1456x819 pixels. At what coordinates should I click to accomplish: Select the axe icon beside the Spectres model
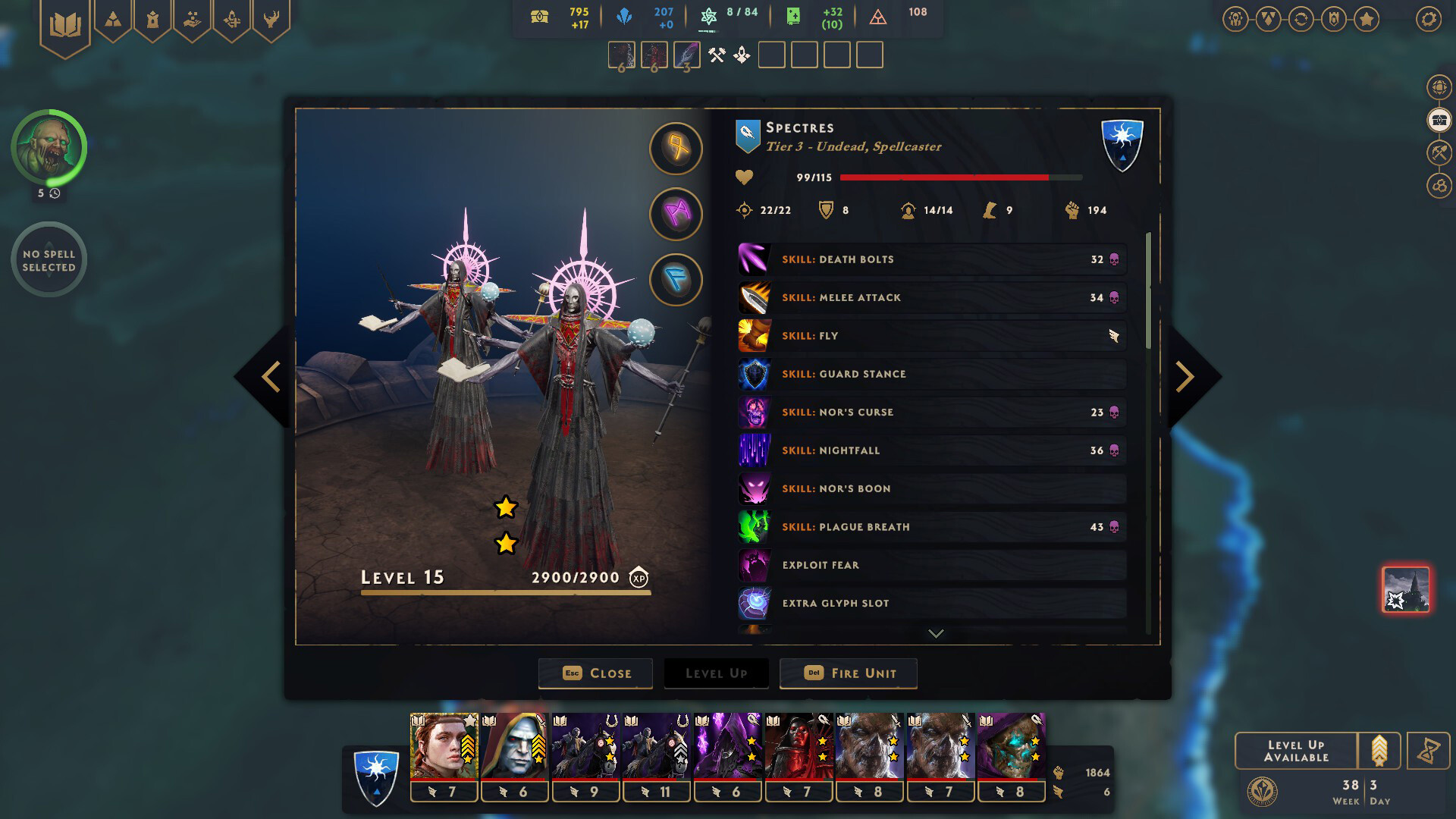coord(676,149)
